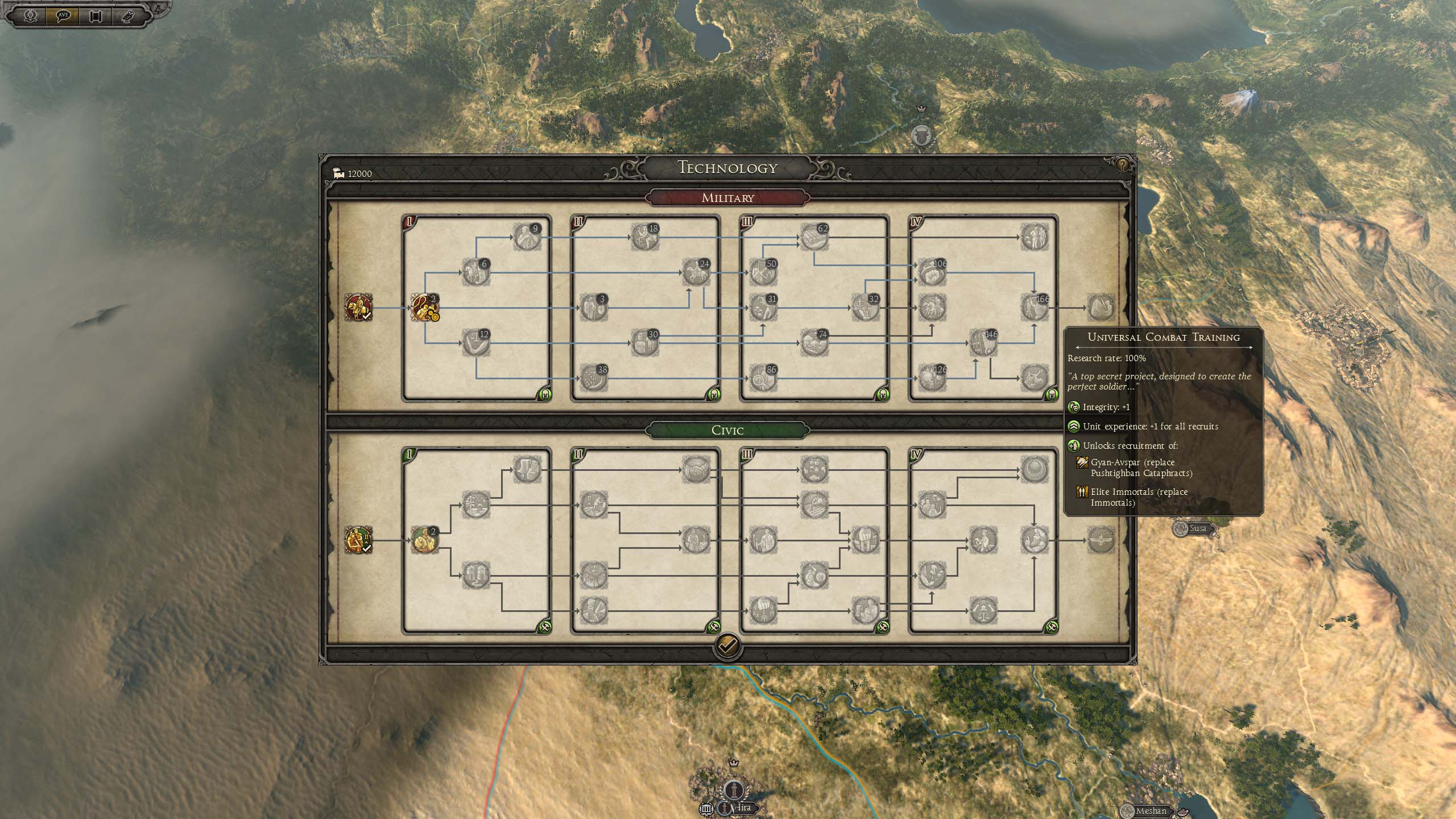The width and height of the screenshot is (1456, 819).
Task: Choose the military technology taking 166 turns
Action: [x=1034, y=307]
